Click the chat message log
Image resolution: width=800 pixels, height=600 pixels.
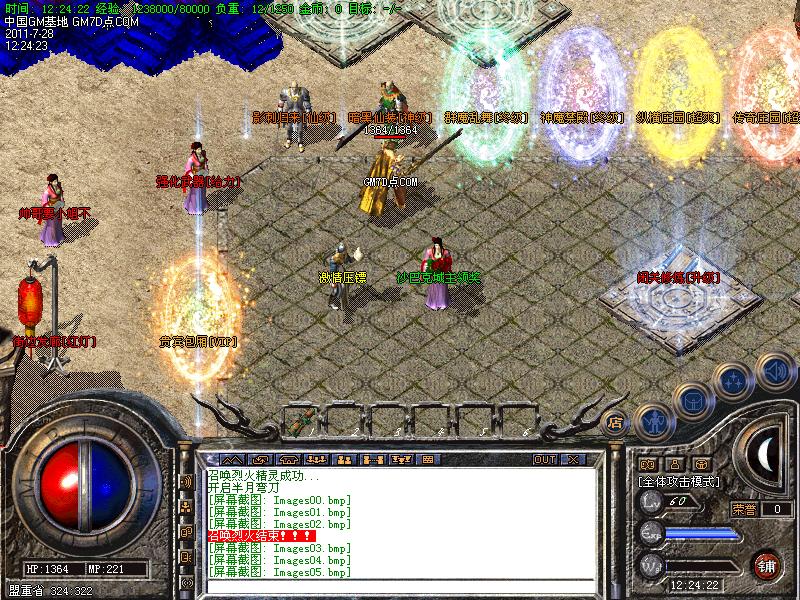click(x=400, y=520)
